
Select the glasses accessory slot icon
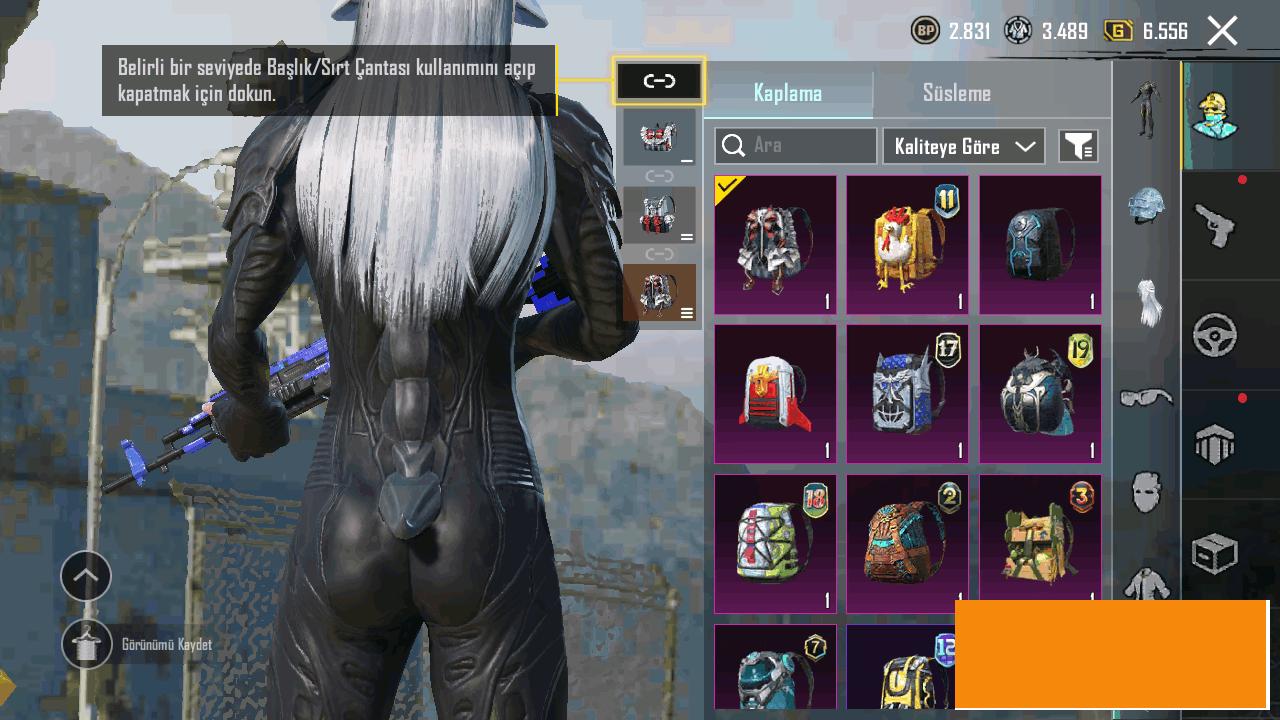point(1146,399)
